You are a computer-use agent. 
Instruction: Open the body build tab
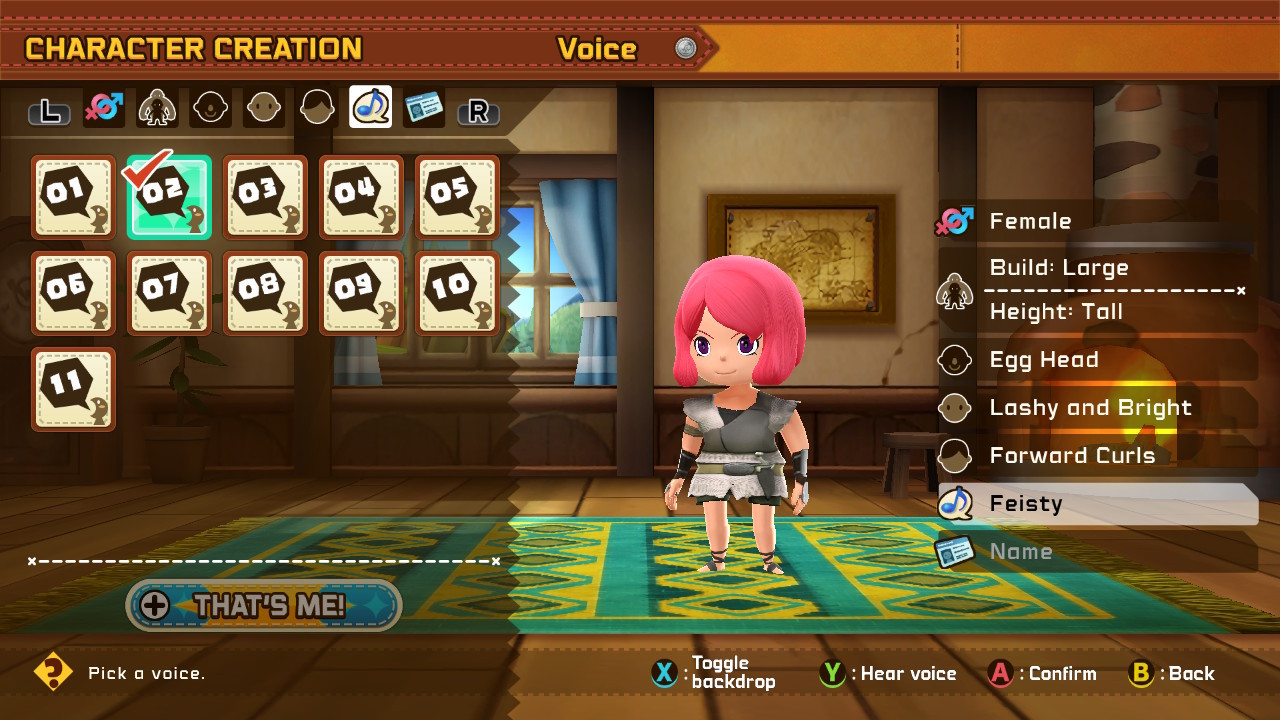157,108
